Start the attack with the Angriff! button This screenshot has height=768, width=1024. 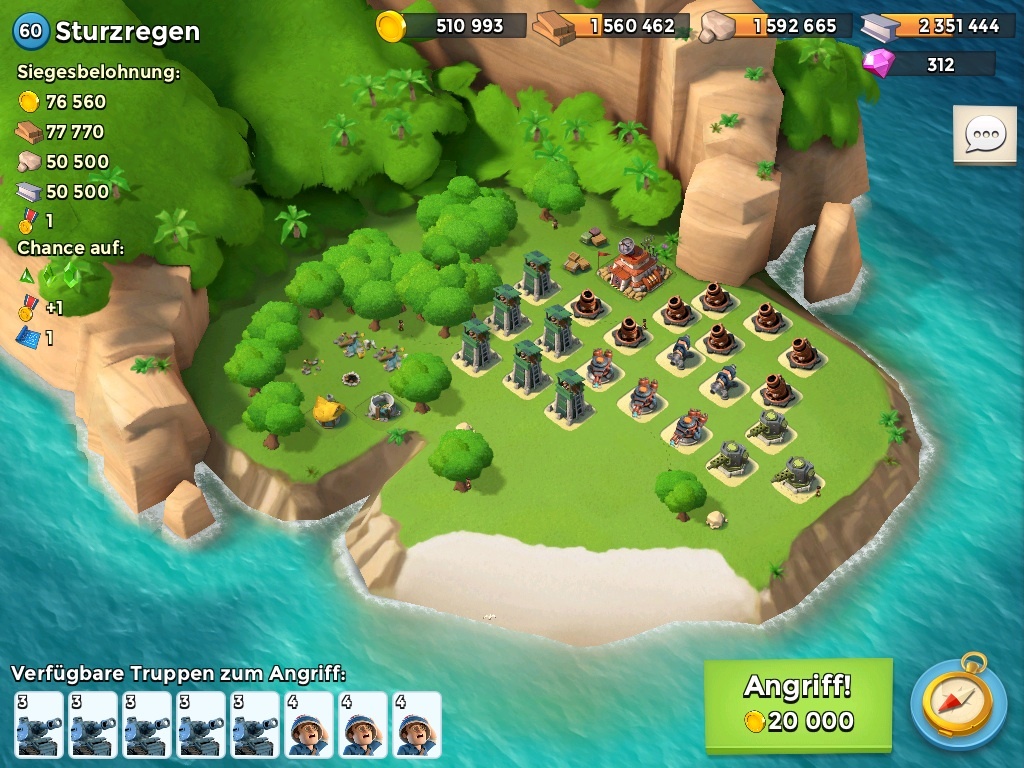tap(797, 704)
